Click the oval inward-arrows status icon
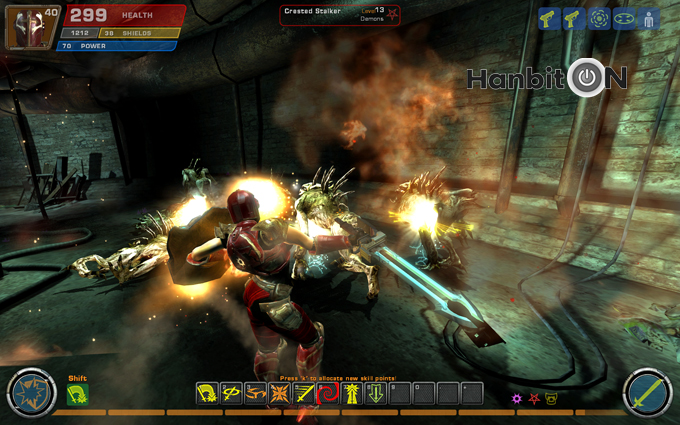 click(624, 19)
